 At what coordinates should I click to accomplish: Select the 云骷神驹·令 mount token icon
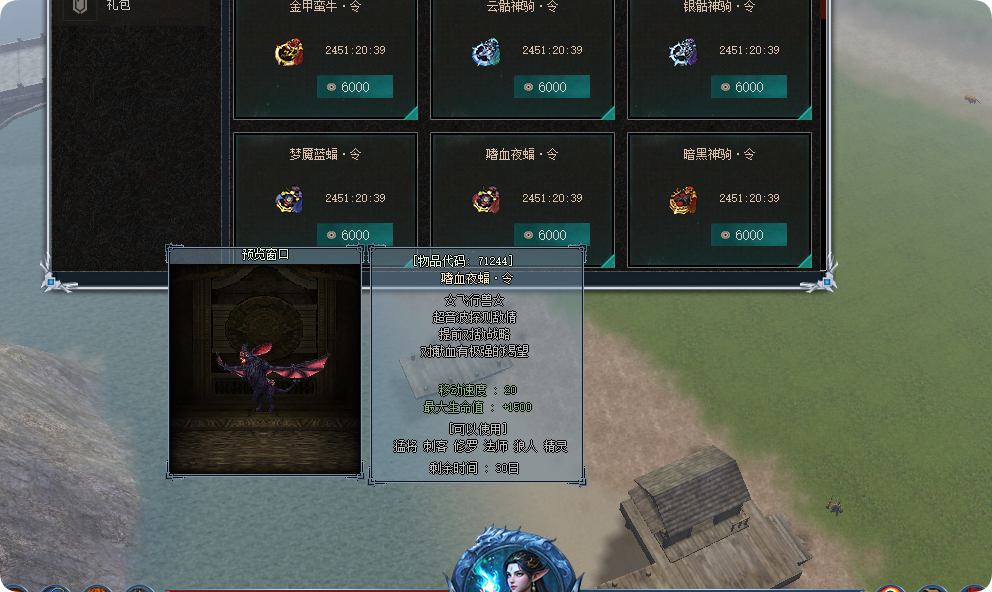[486, 52]
